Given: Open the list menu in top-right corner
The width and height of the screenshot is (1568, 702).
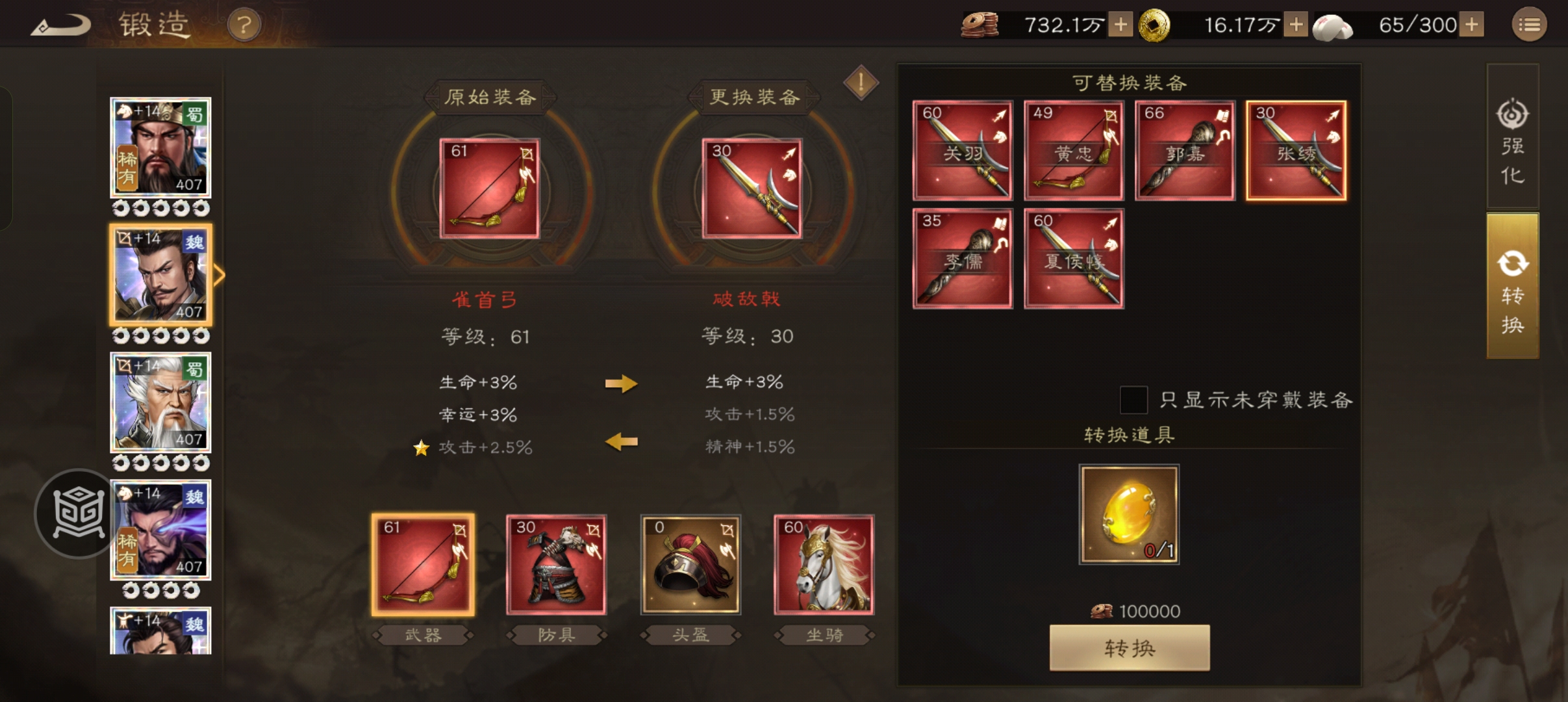Looking at the screenshot, I should click(x=1530, y=25).
